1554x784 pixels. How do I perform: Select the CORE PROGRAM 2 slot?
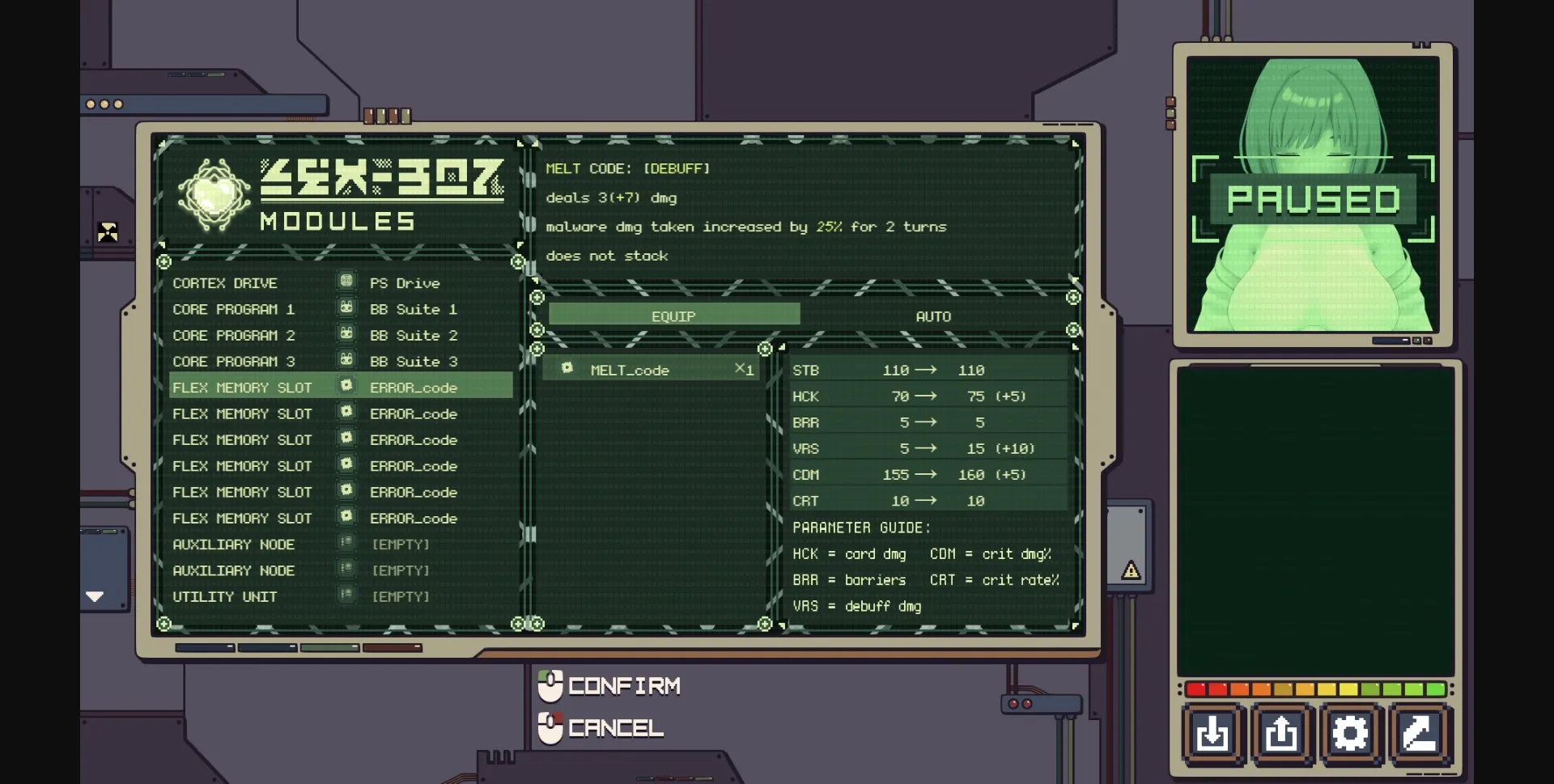pyautogui.click(x=235, y=334)
